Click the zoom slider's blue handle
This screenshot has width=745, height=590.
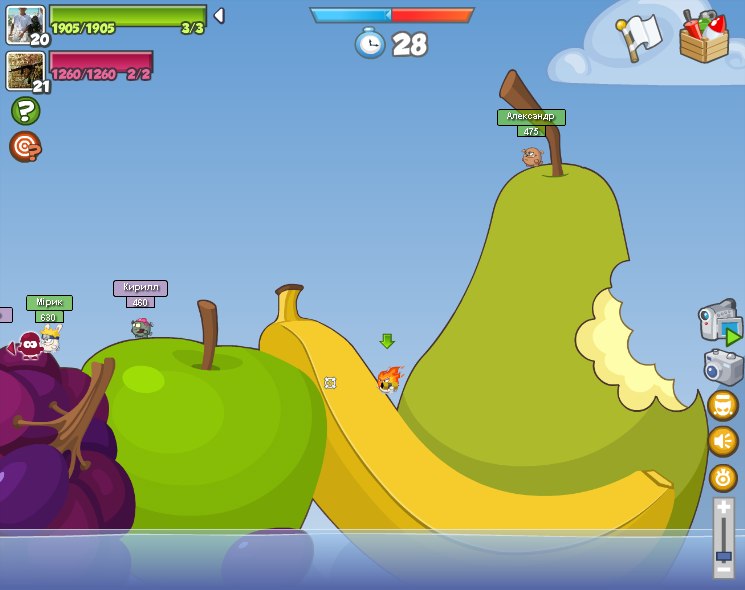point(723,555)
